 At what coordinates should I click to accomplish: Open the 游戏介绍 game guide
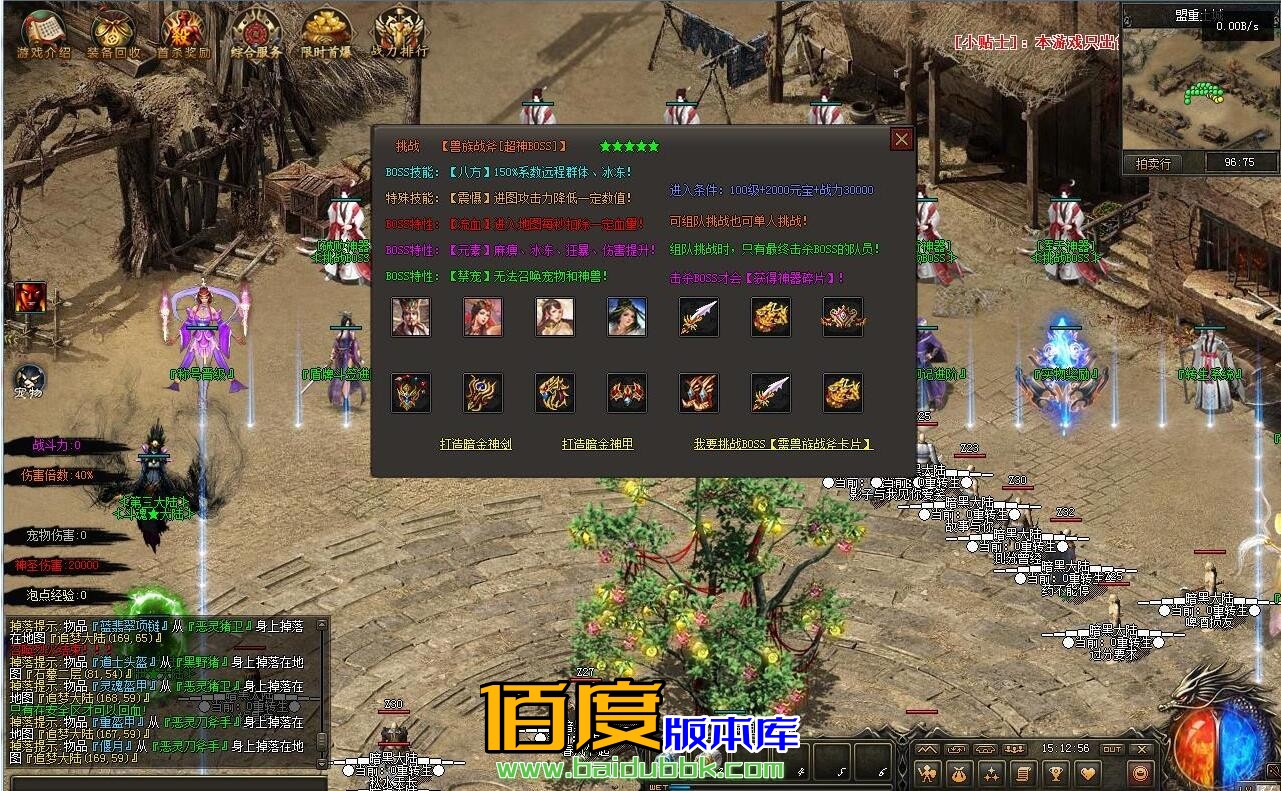point(43,34)
